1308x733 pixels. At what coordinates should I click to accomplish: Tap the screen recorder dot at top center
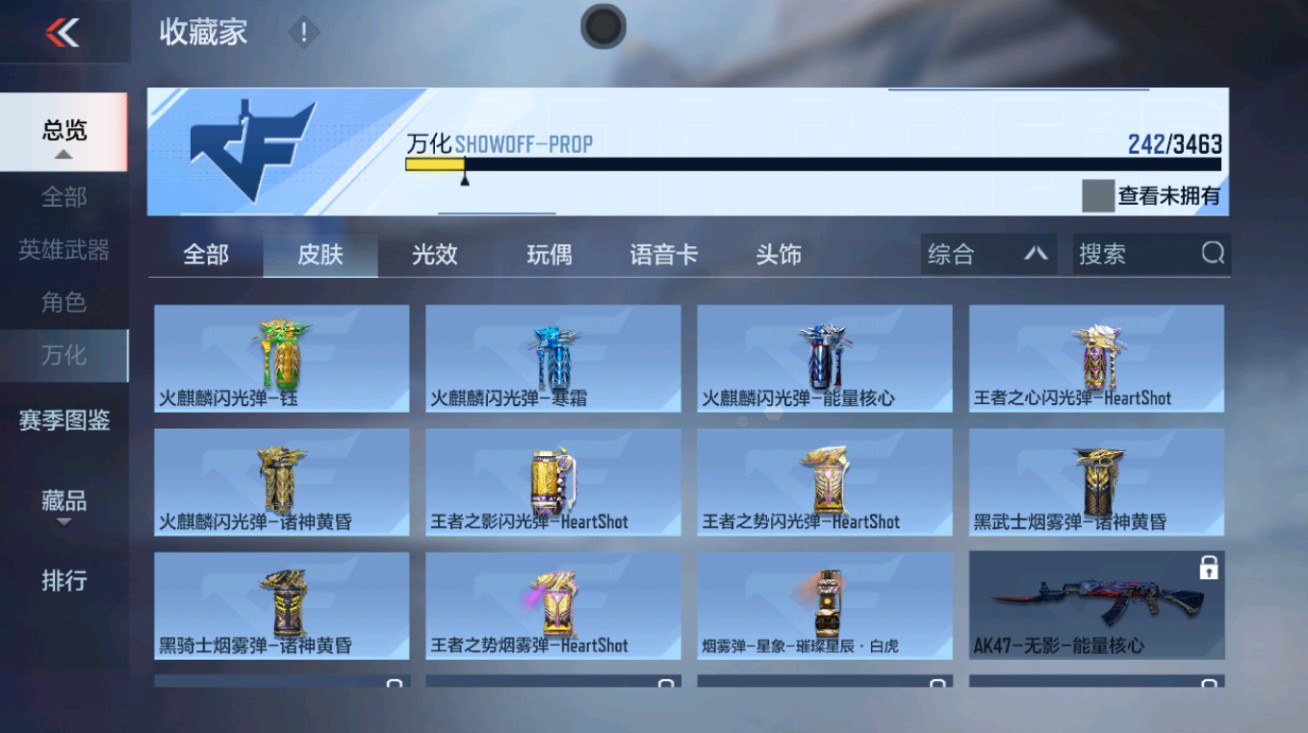click(x=603, y=27)
